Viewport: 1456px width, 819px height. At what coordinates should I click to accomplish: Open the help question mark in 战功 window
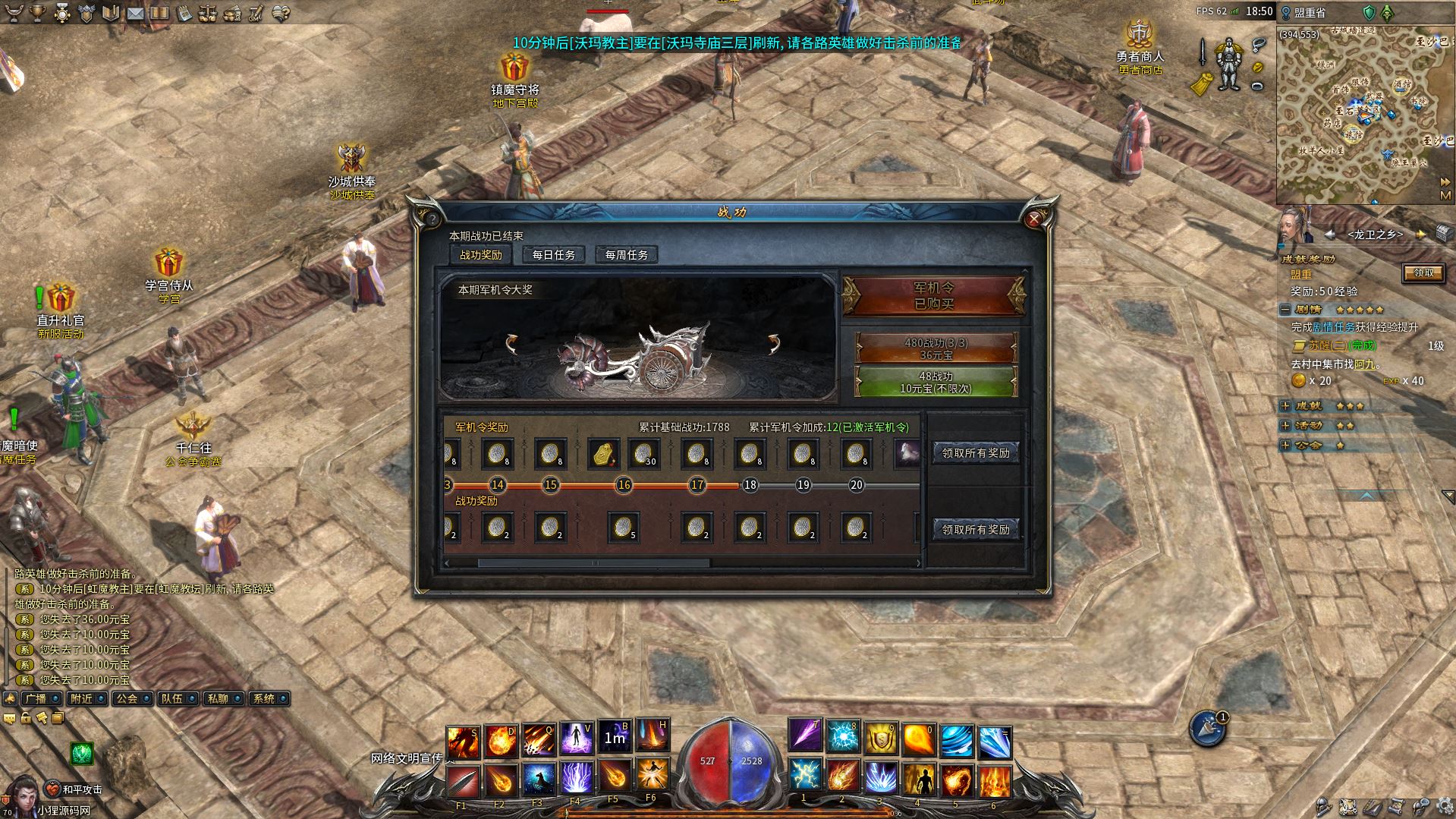pos(432,219)
